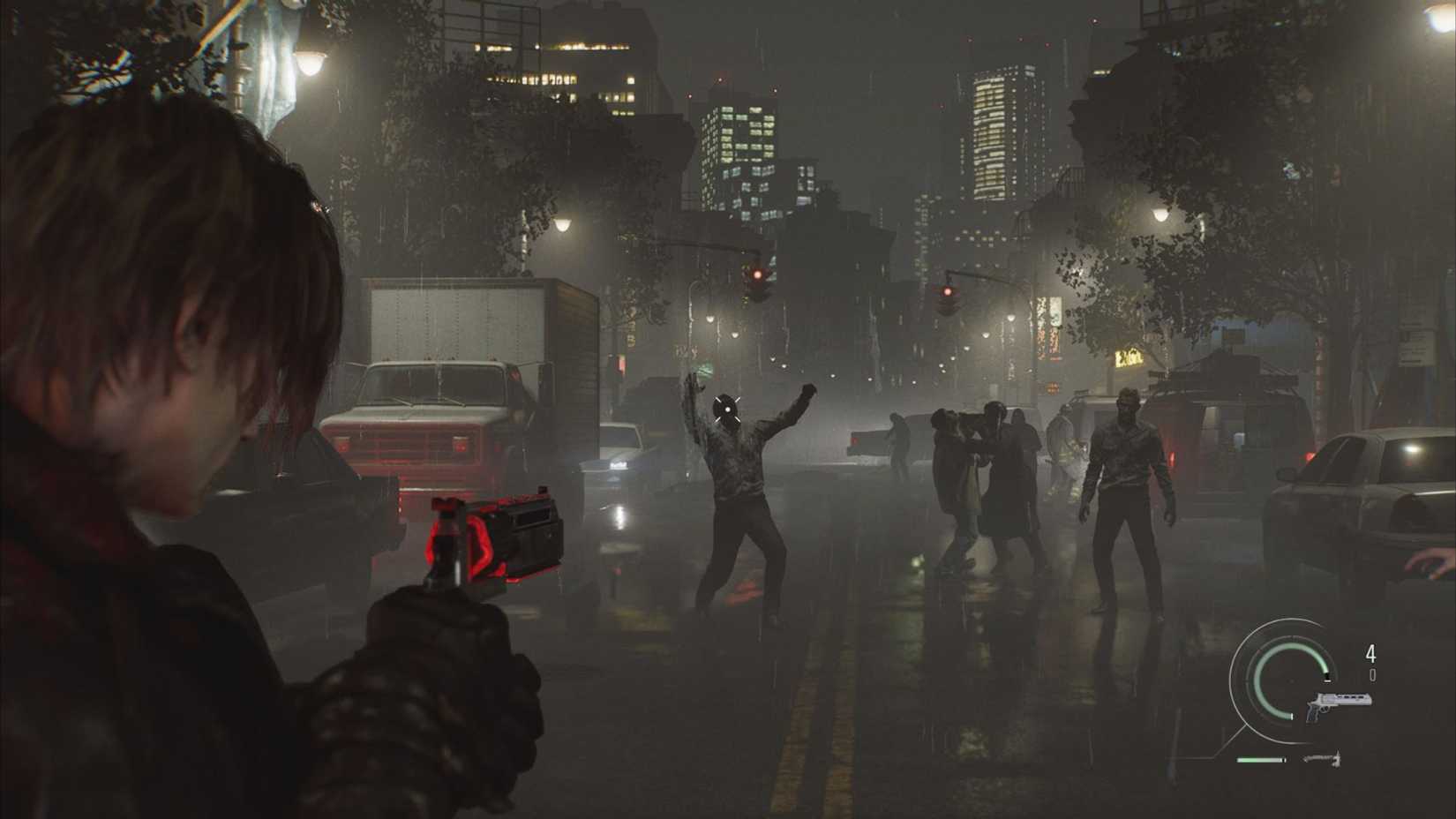Click the loaded ammo counter showing 4

coord(1370,651)
